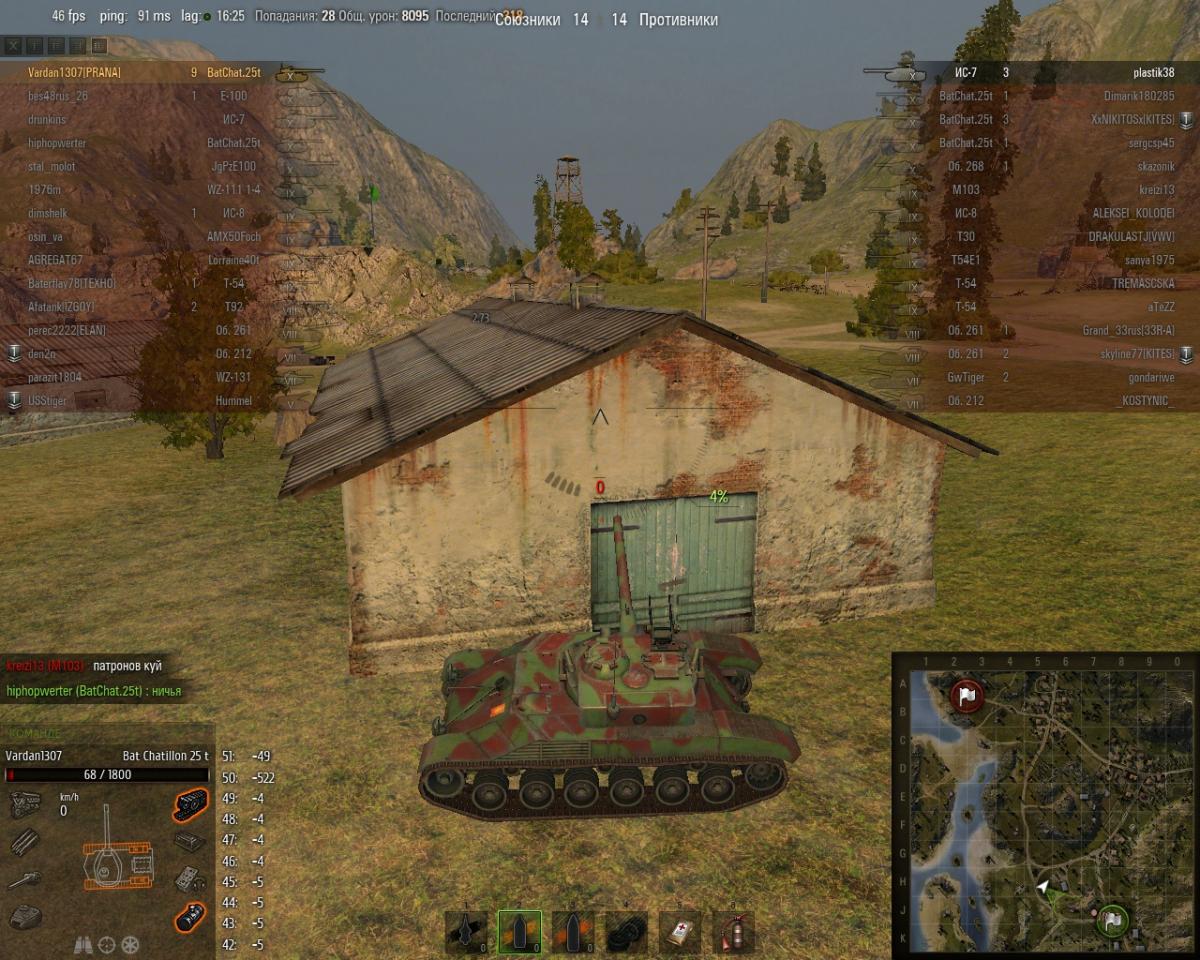Select the first shell slot in the ammo bar
Viewport: 1200px width, 960px height.
(x=466, y=932)
